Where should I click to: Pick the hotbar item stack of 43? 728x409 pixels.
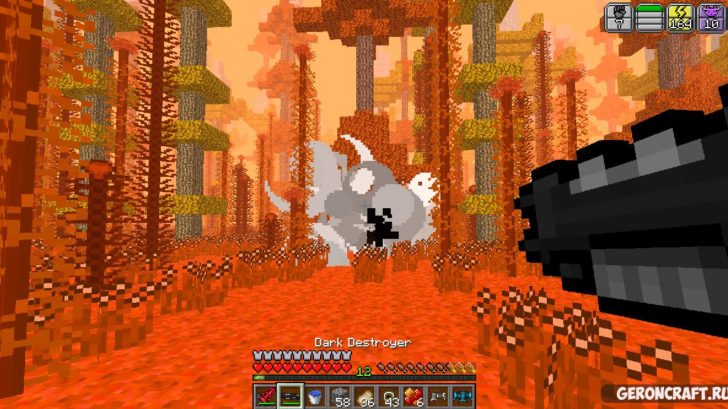pyautogui.click(x=388, y=396)
